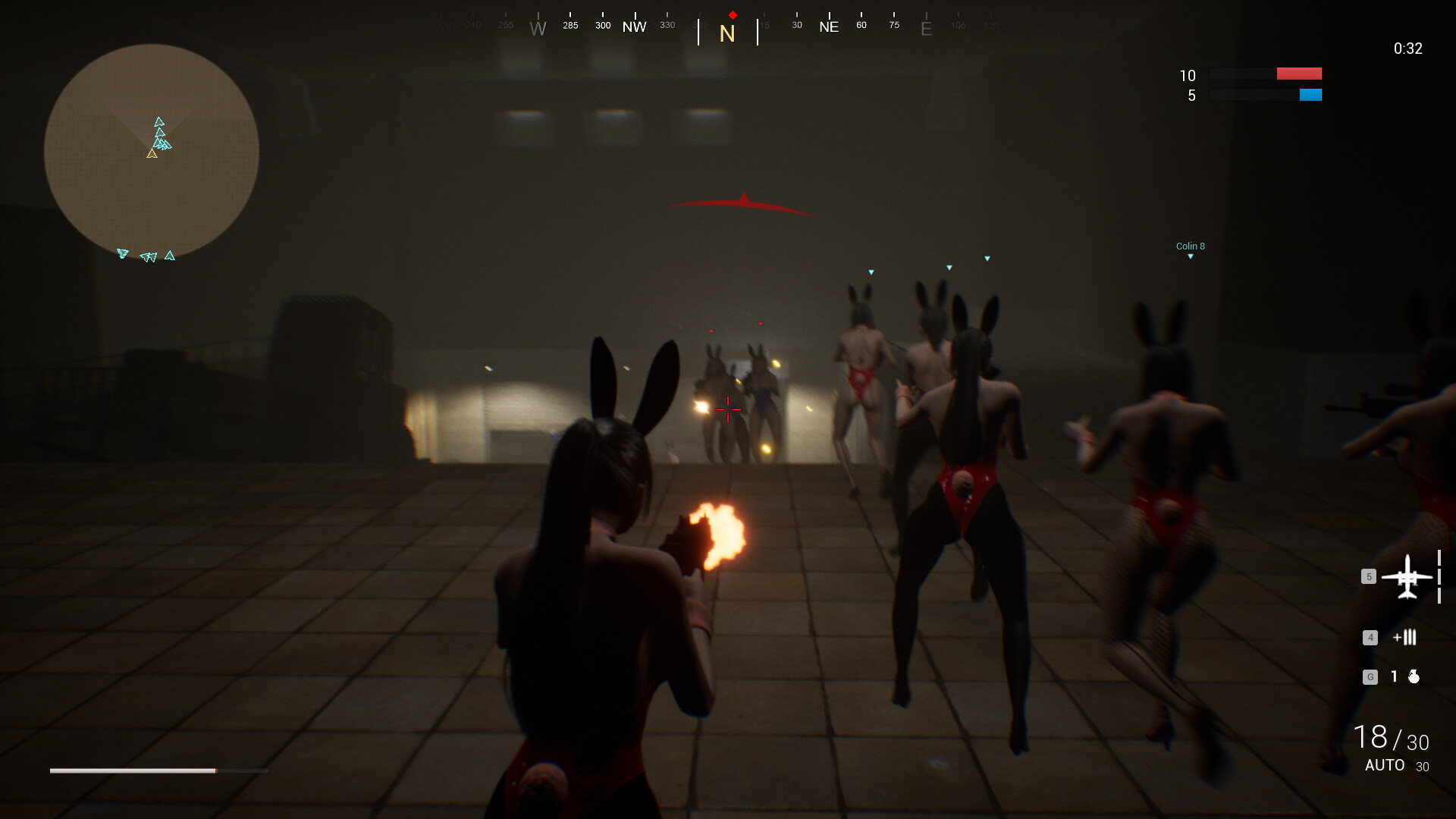Select the NE label on the compass bar
The width and height of the screenshot is (1456, 819).
pyautogui.click(x=829, y=26)
